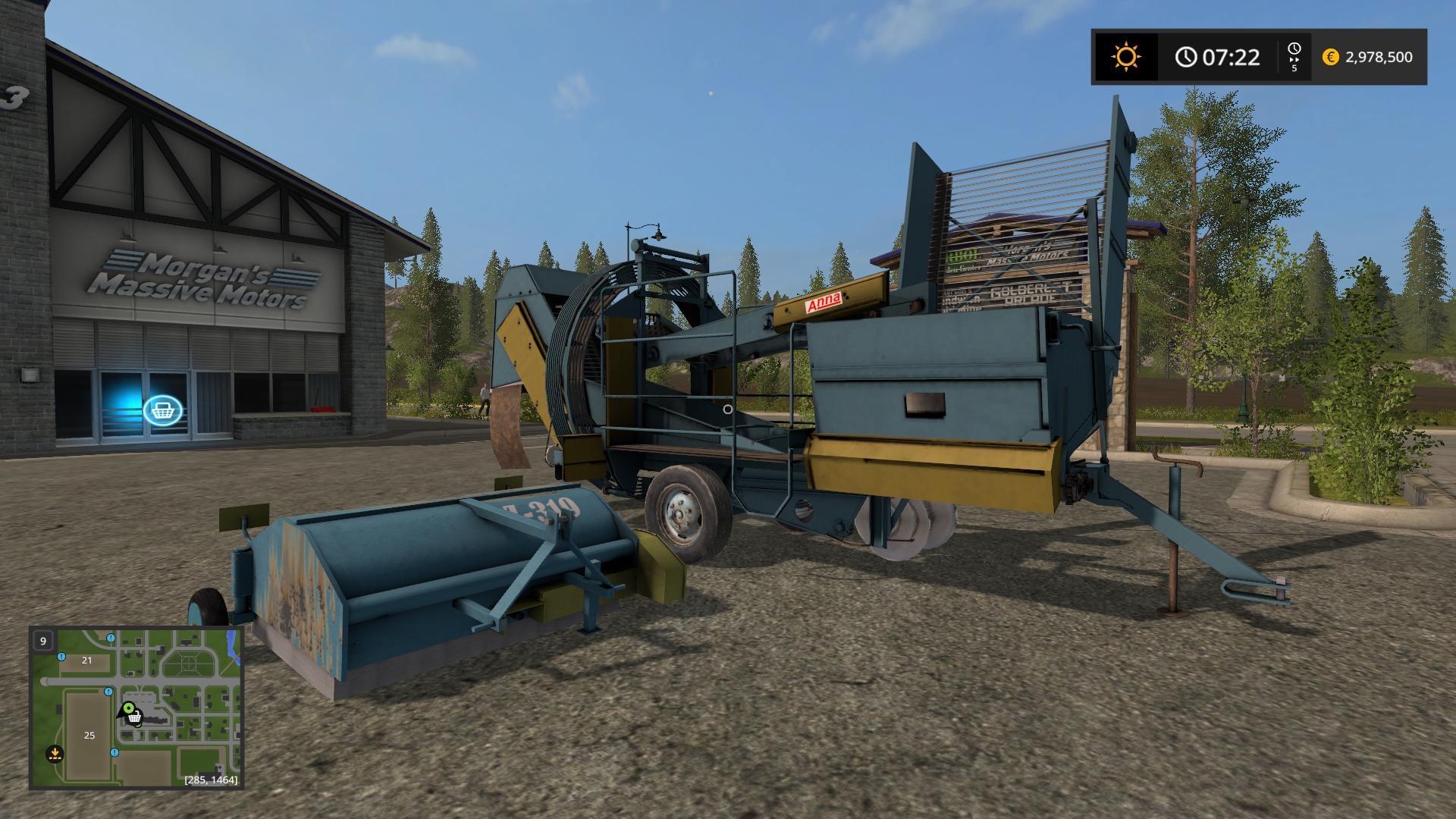Click the time-scale fast-forward indicator

click(x=1294, y=57)
